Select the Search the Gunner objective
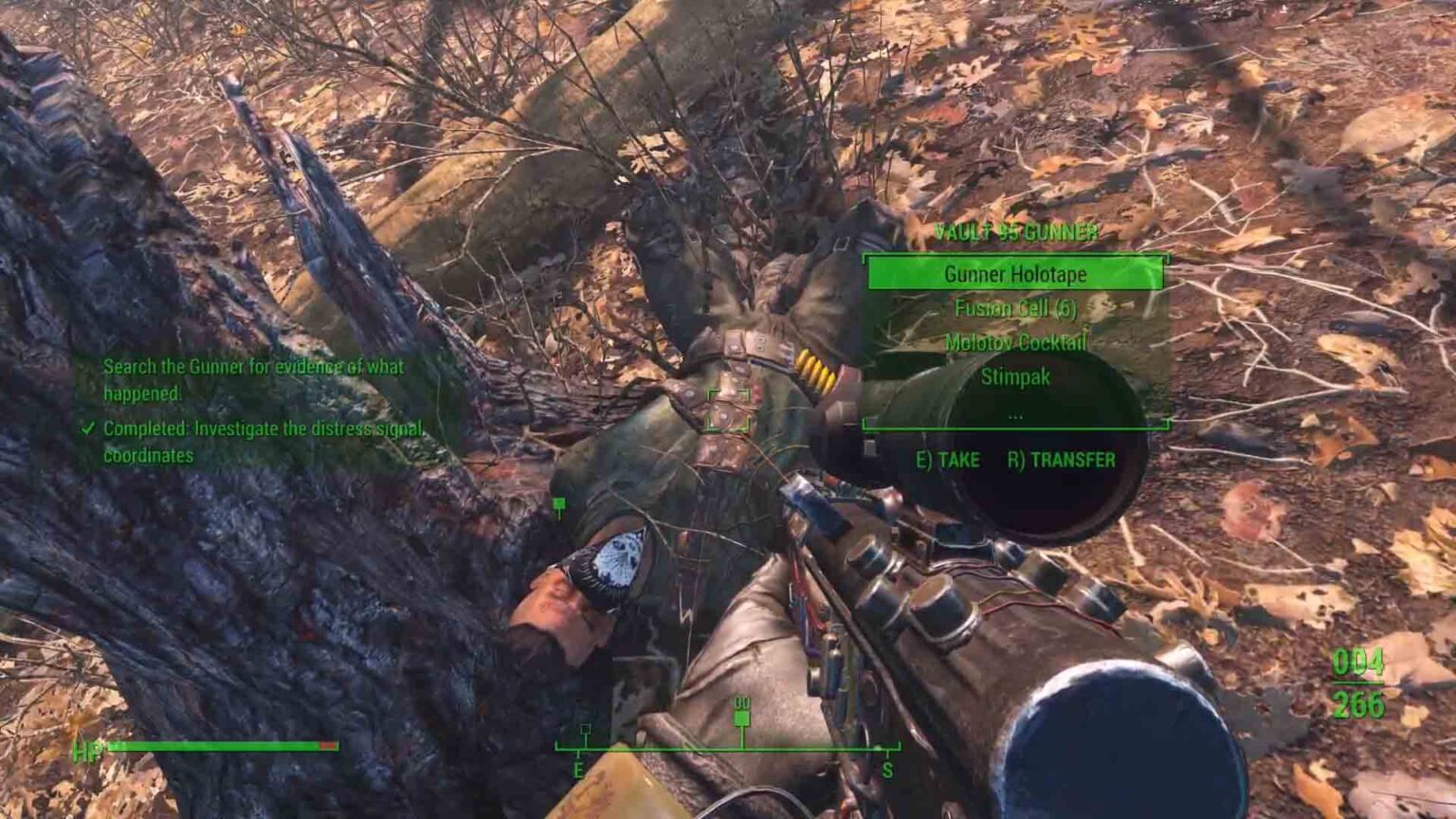The image size is (1456, 819). [x=253, y=379]
